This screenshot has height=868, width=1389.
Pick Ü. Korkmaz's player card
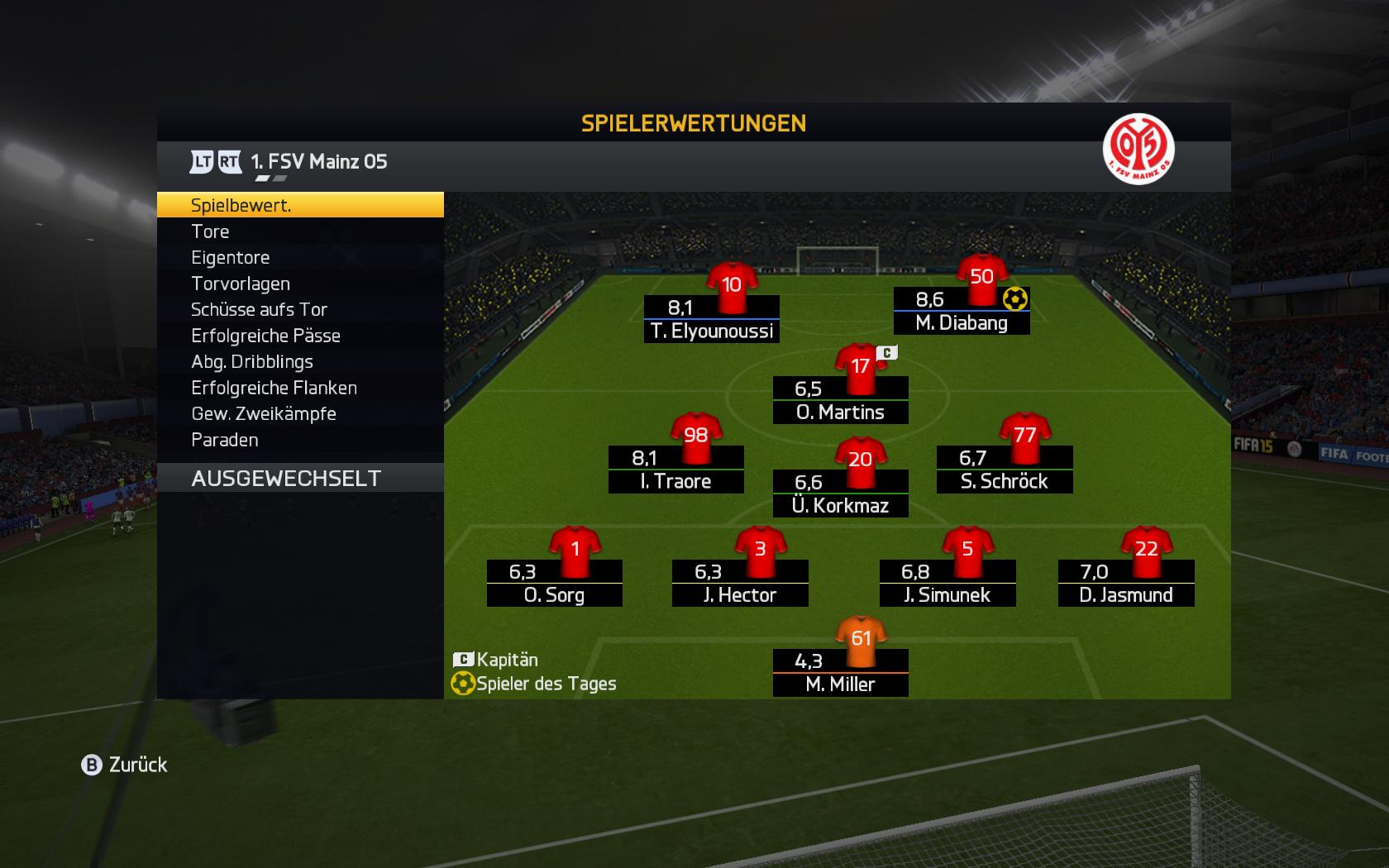click(840, 494)
